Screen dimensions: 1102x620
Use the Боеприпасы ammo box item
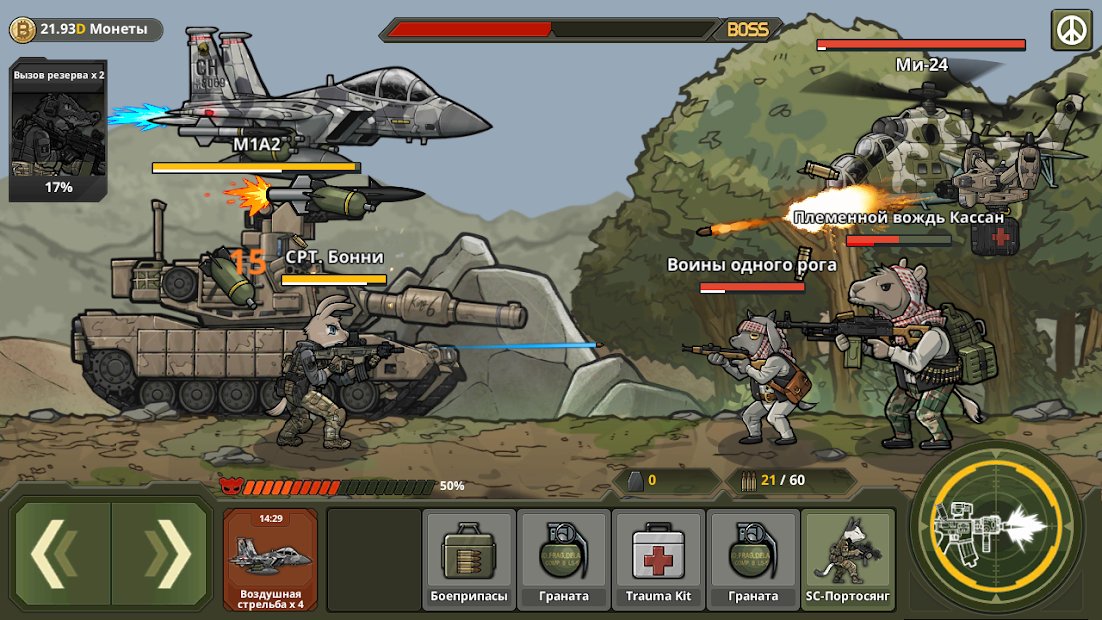(469, 558)
